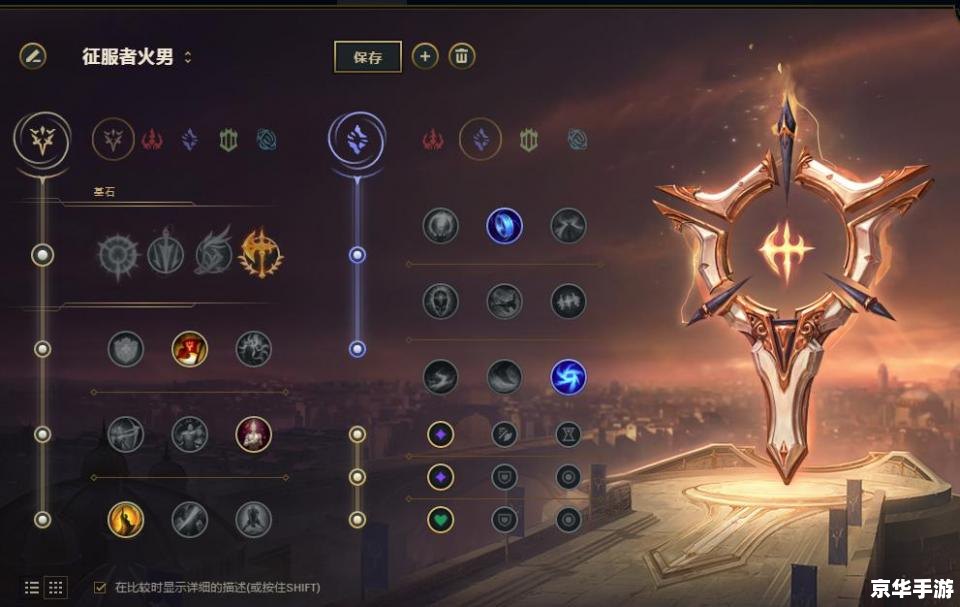Pick the Coup de Grace rune
Screen dimensions: 960x607
pos(126,519)
